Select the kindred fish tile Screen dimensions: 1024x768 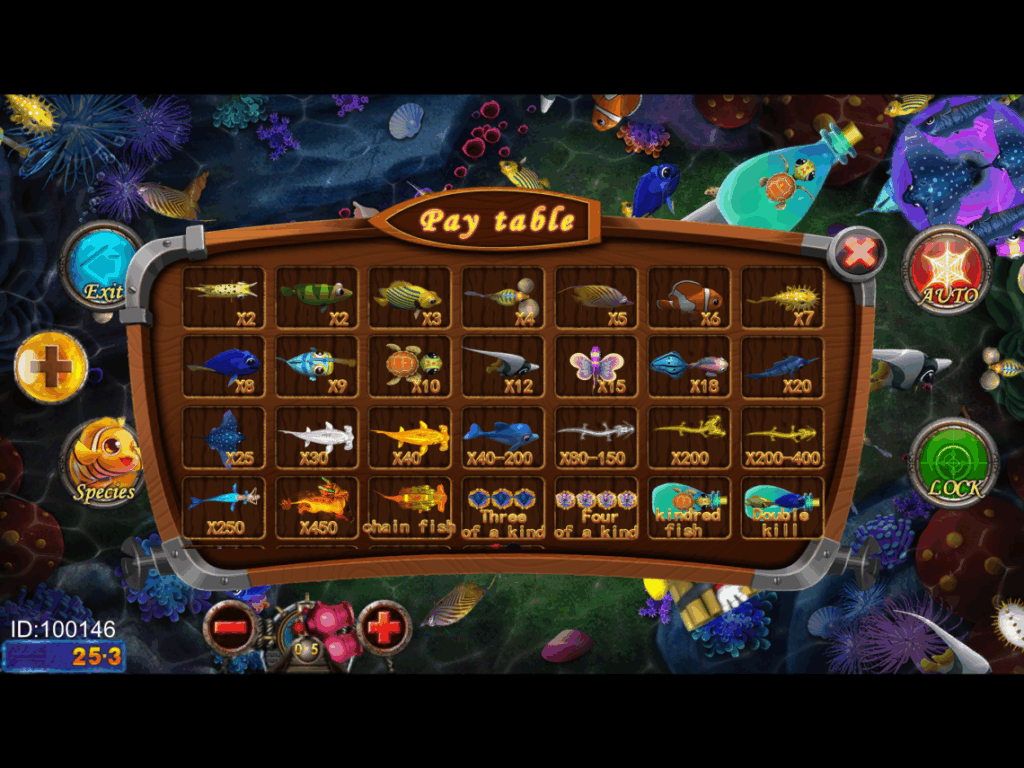pyautogui.click(x=689, y=507)
